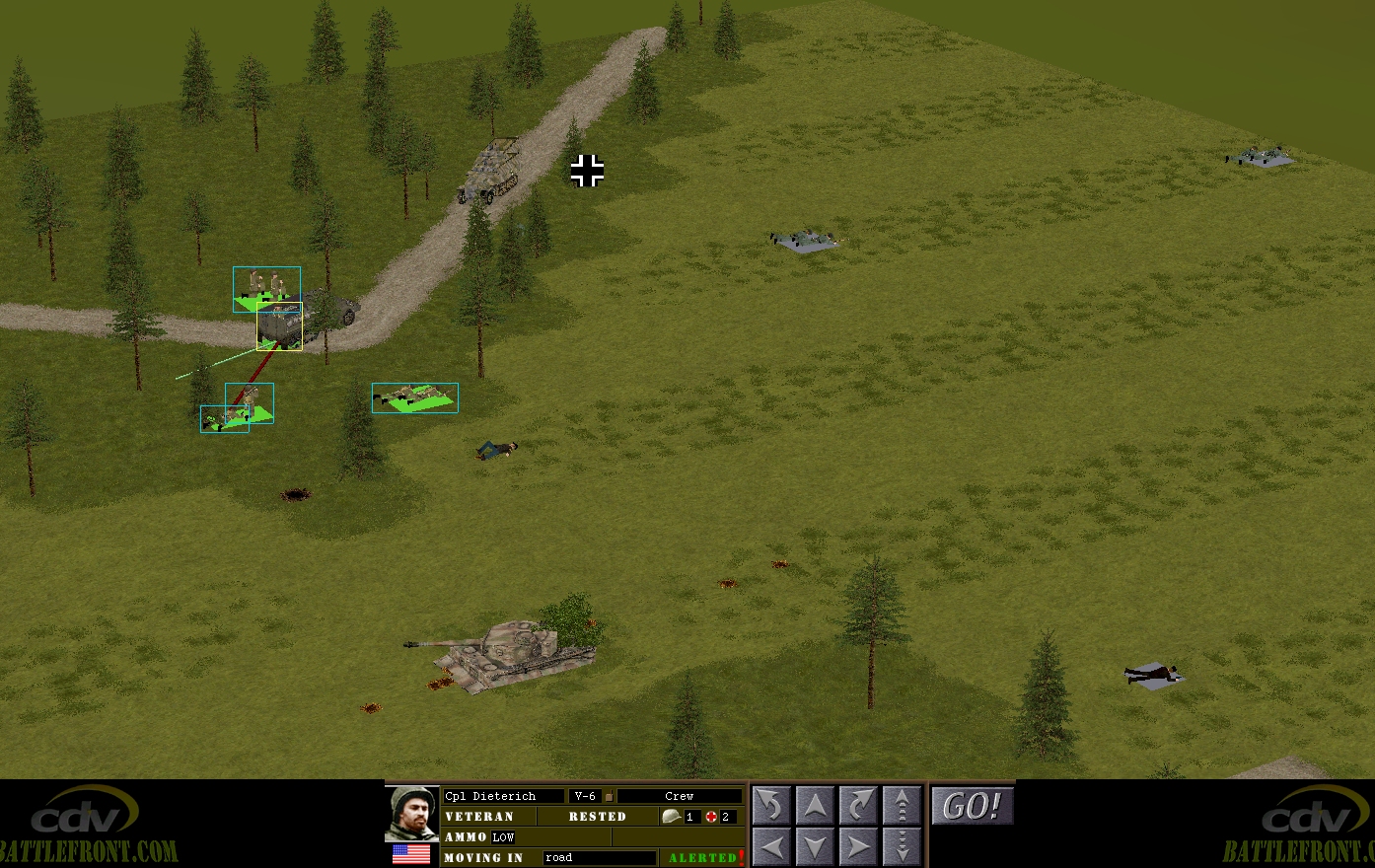The width and height of the screenshot is (1375, 868).
Task: Click the GO! button to end turn
Action: [x=973, y=806]
